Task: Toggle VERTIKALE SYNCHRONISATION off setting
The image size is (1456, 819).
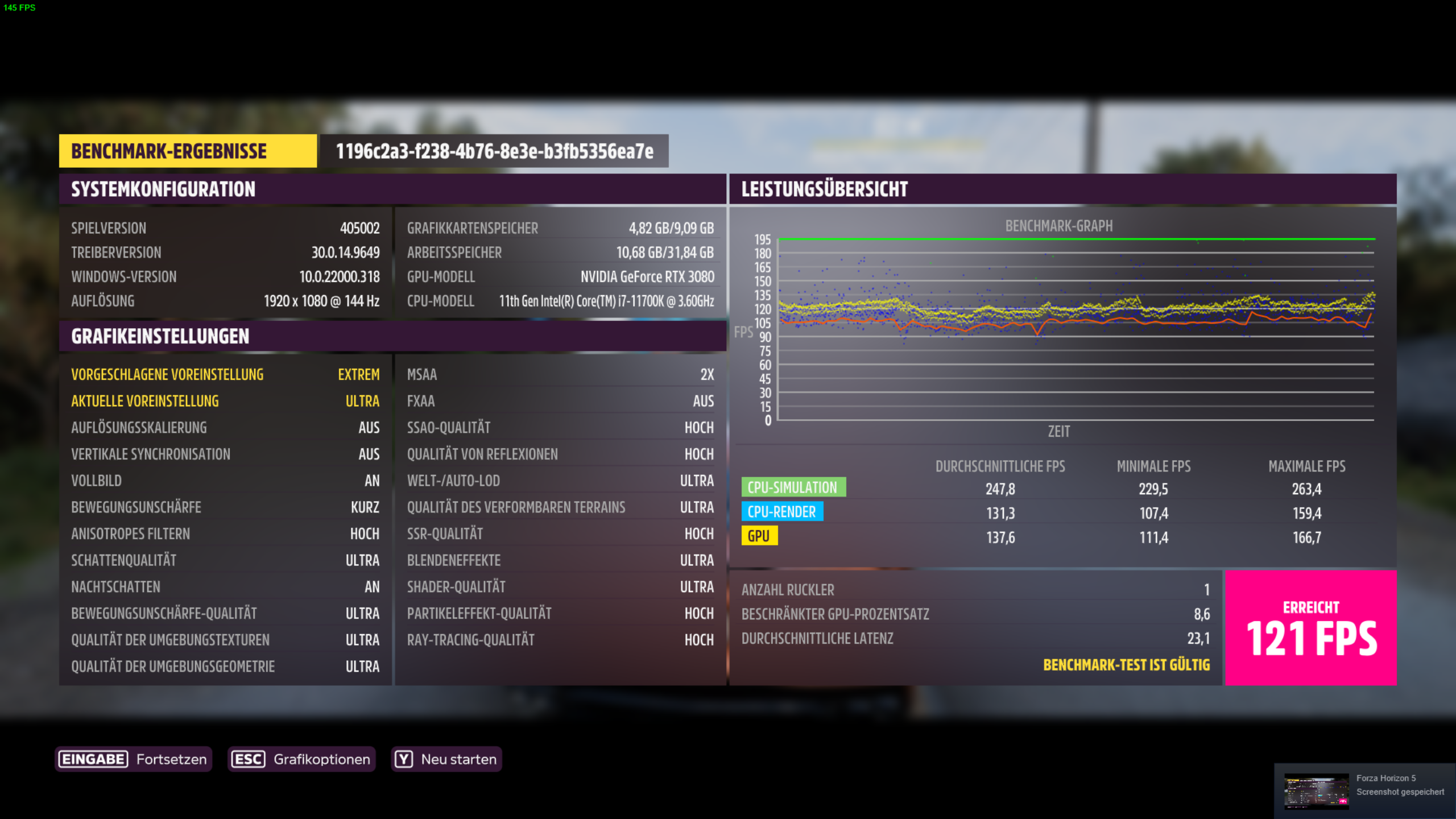Action: (x=225, y=454)
